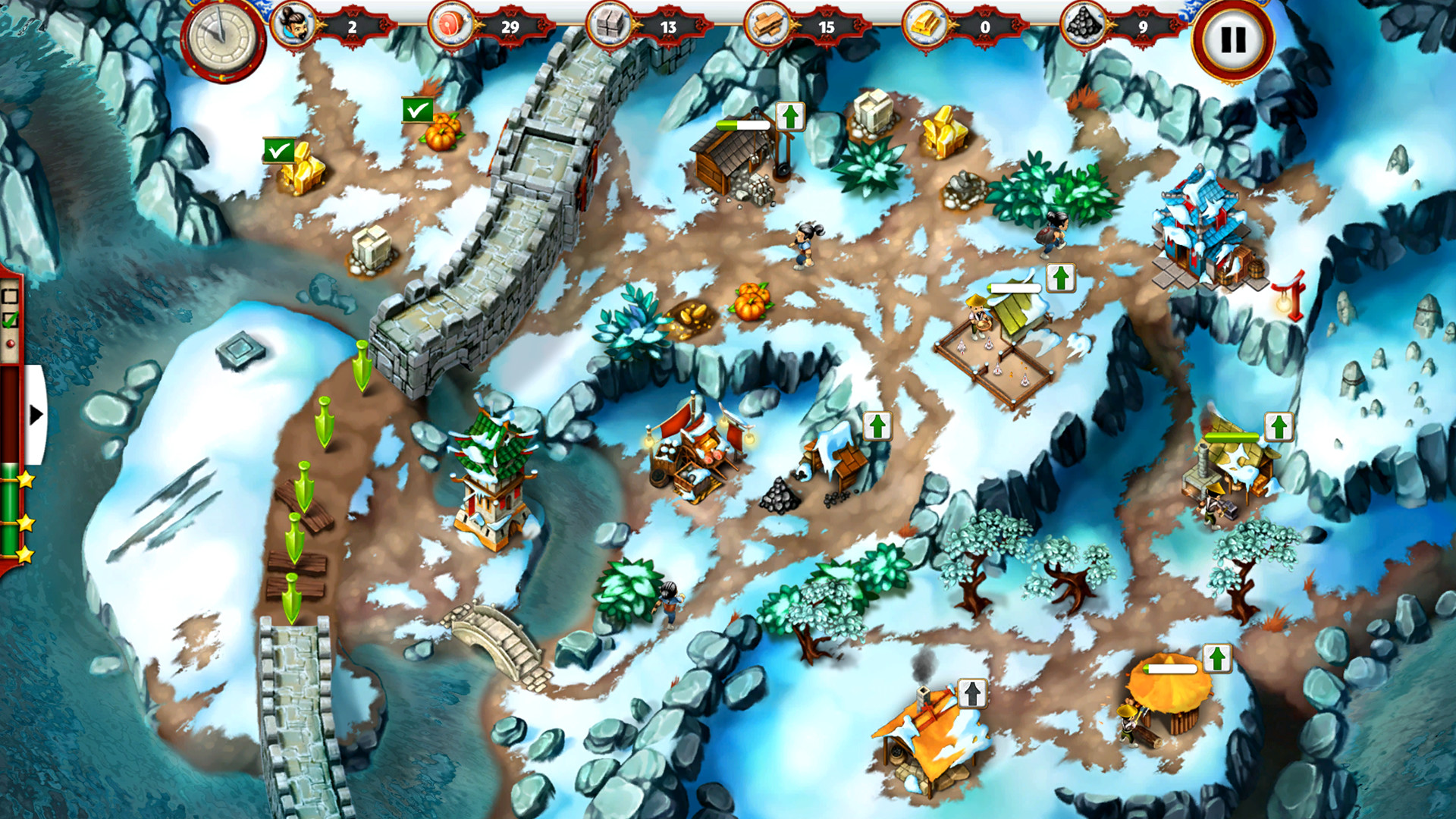Screen dimensions: 1456x819
Task: Check the empty objective checkbox in the left panel
Action: tap(10, 294)
